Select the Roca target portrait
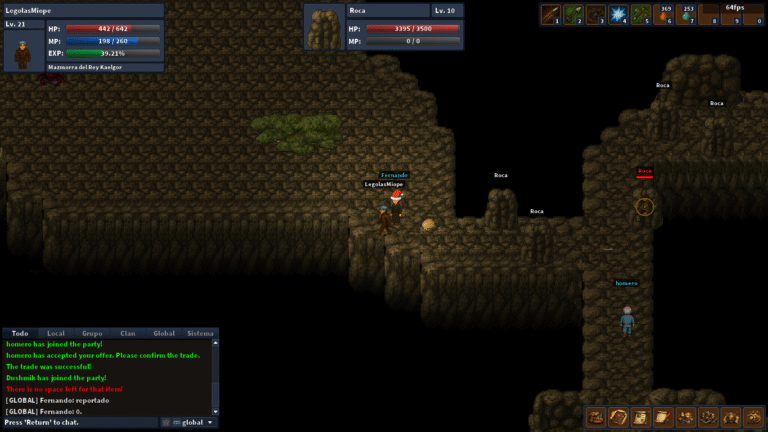The width and height of the screenshot is (768, 432). 323,29
